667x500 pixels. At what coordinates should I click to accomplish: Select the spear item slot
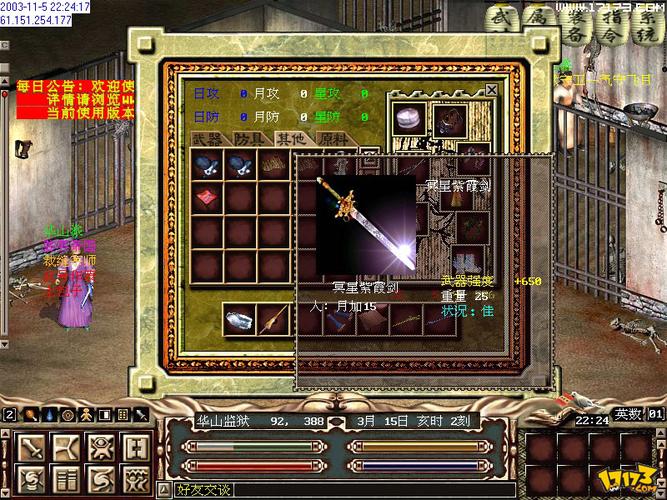272,319
